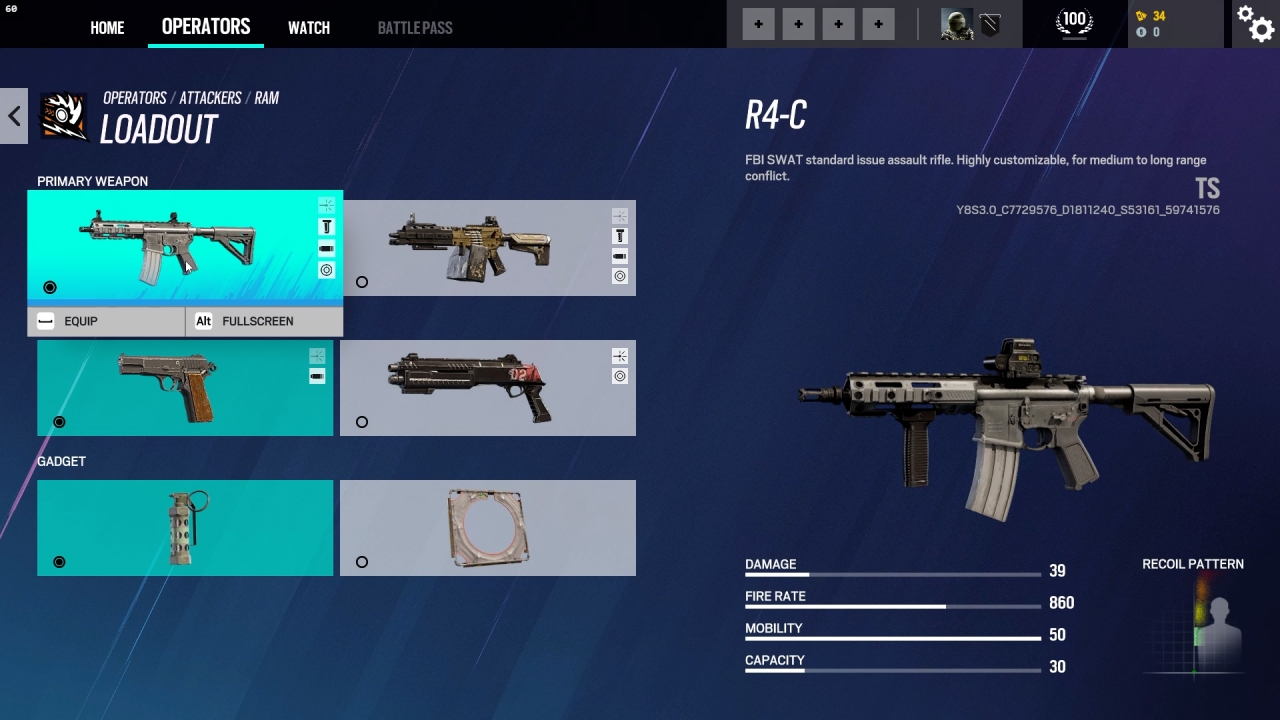Select the stun grenade gadget
Image resolution: width=1280 pixels, height=720 pixels.
(185, 528)
